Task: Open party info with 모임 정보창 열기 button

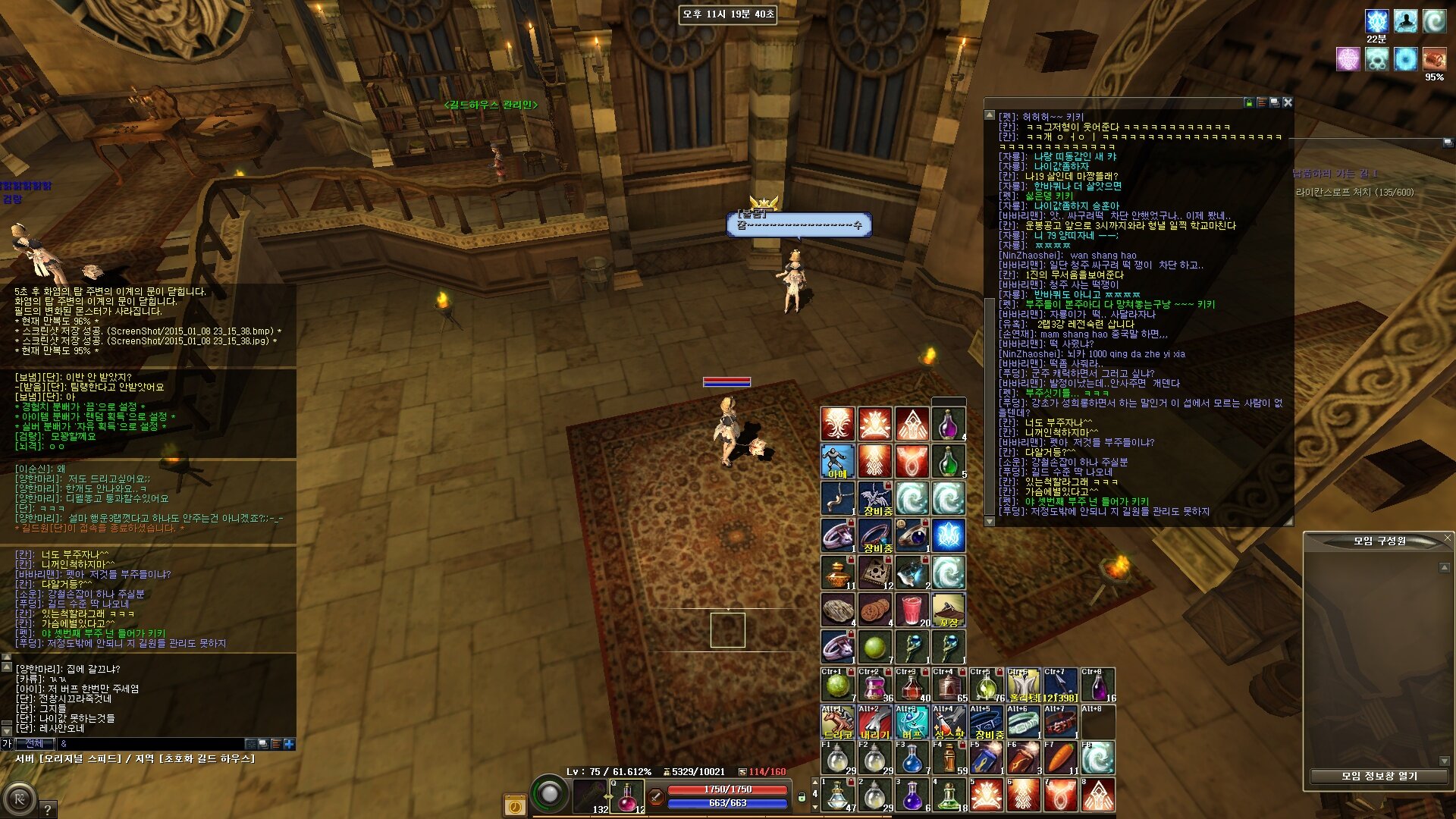Action: coord(1379,776)
